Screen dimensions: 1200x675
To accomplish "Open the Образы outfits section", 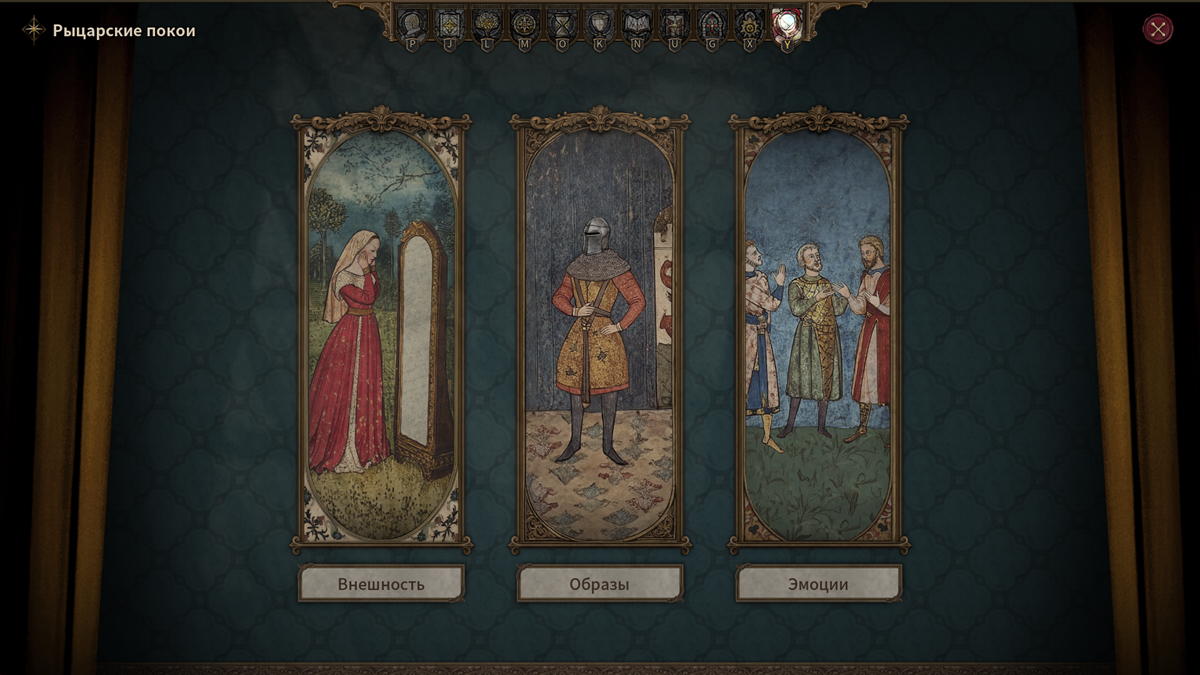I will pyautogui.click(x=600, y=584).
